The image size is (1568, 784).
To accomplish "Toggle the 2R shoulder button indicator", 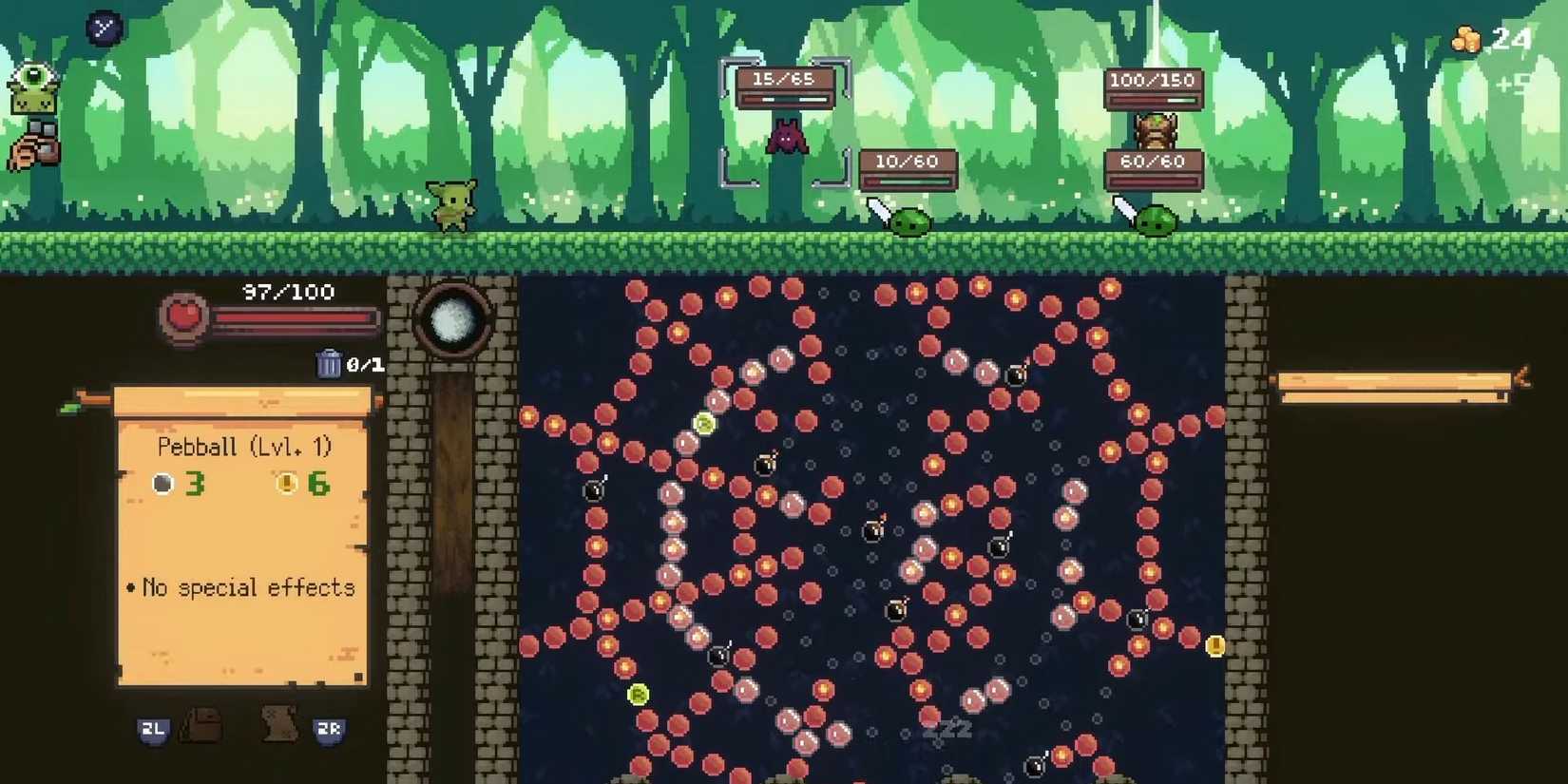I will click(328, 732).
